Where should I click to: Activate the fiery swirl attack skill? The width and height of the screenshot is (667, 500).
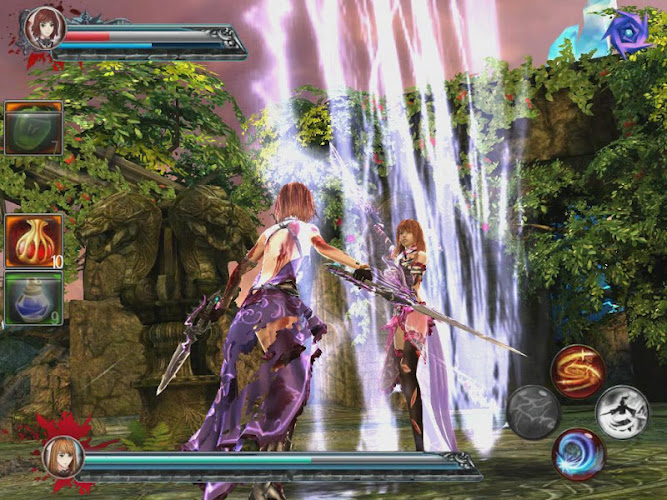(576, 369)
